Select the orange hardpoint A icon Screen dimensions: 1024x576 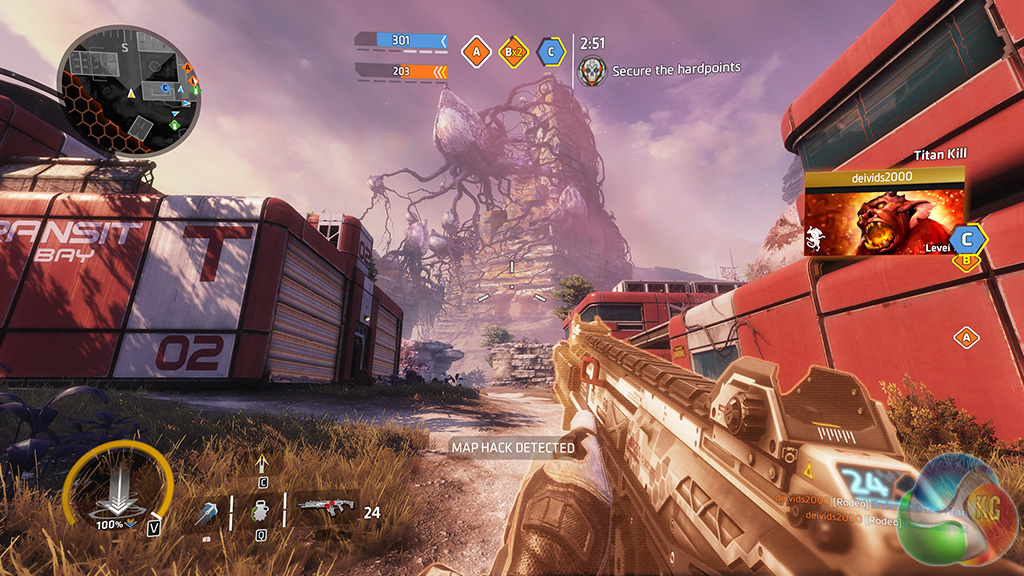tap(476, 51)
